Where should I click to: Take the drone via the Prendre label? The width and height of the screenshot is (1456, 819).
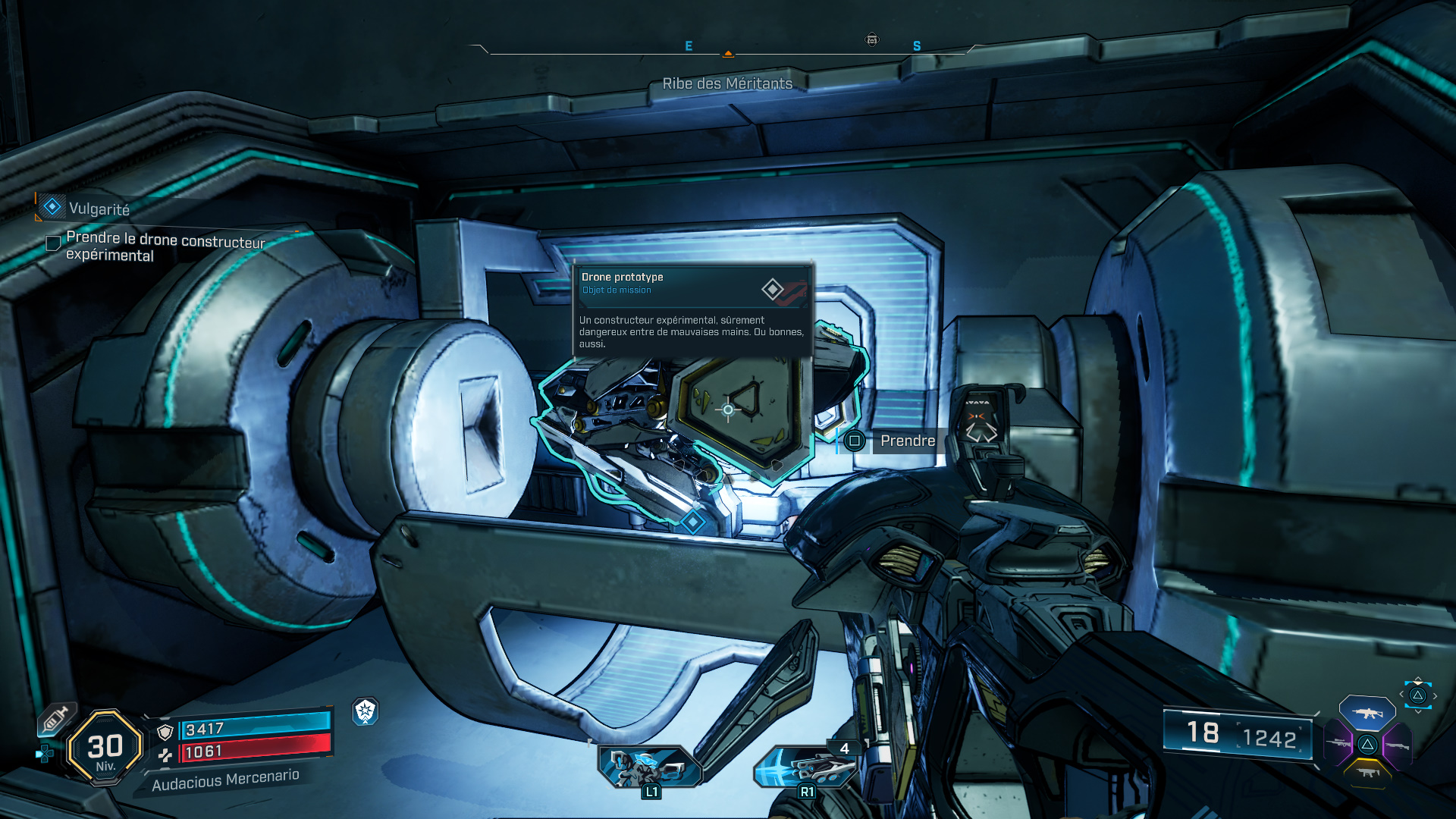907,441
